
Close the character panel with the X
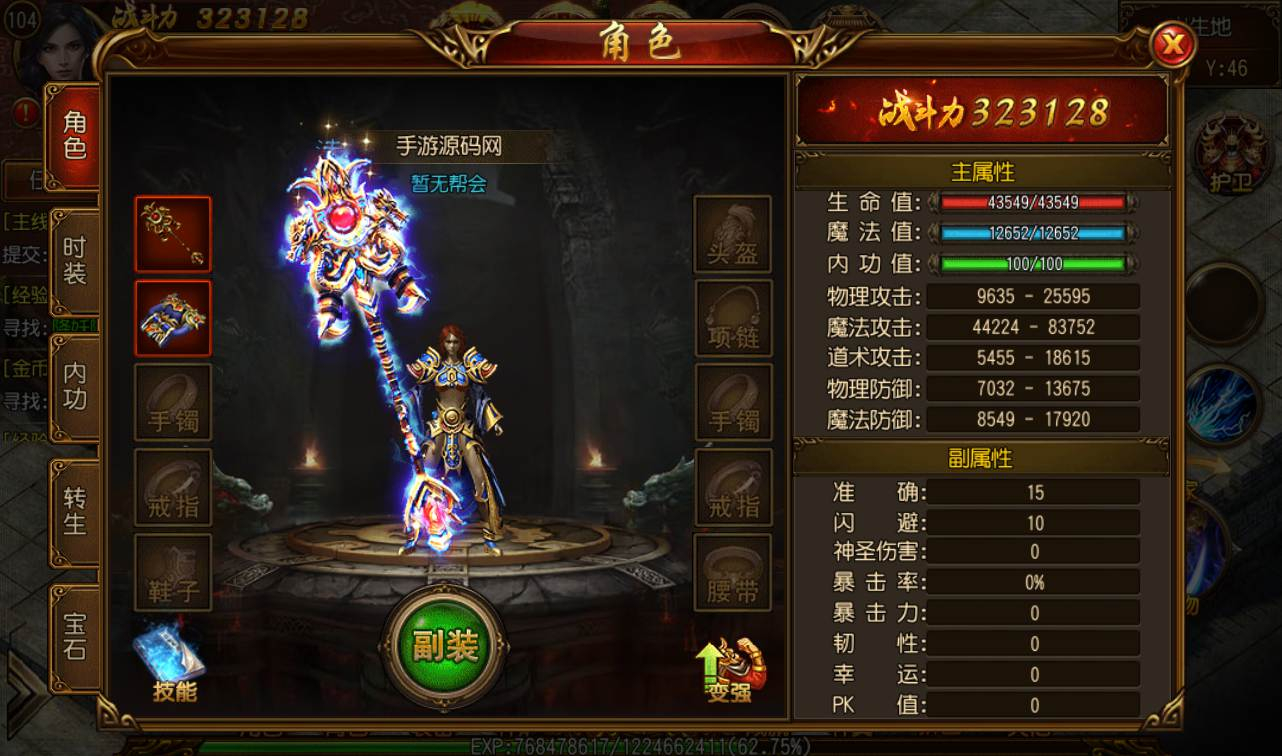[x=1172, y=45]
